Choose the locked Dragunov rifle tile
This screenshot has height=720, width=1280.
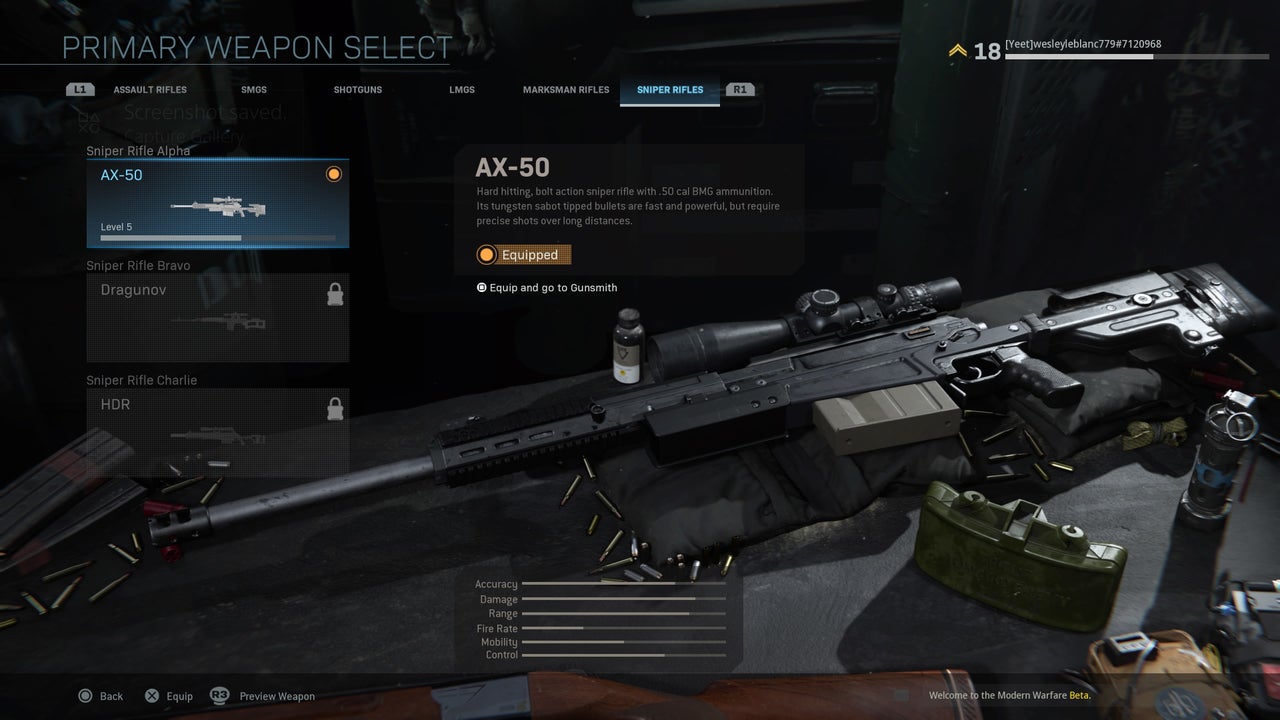point(218,317)
